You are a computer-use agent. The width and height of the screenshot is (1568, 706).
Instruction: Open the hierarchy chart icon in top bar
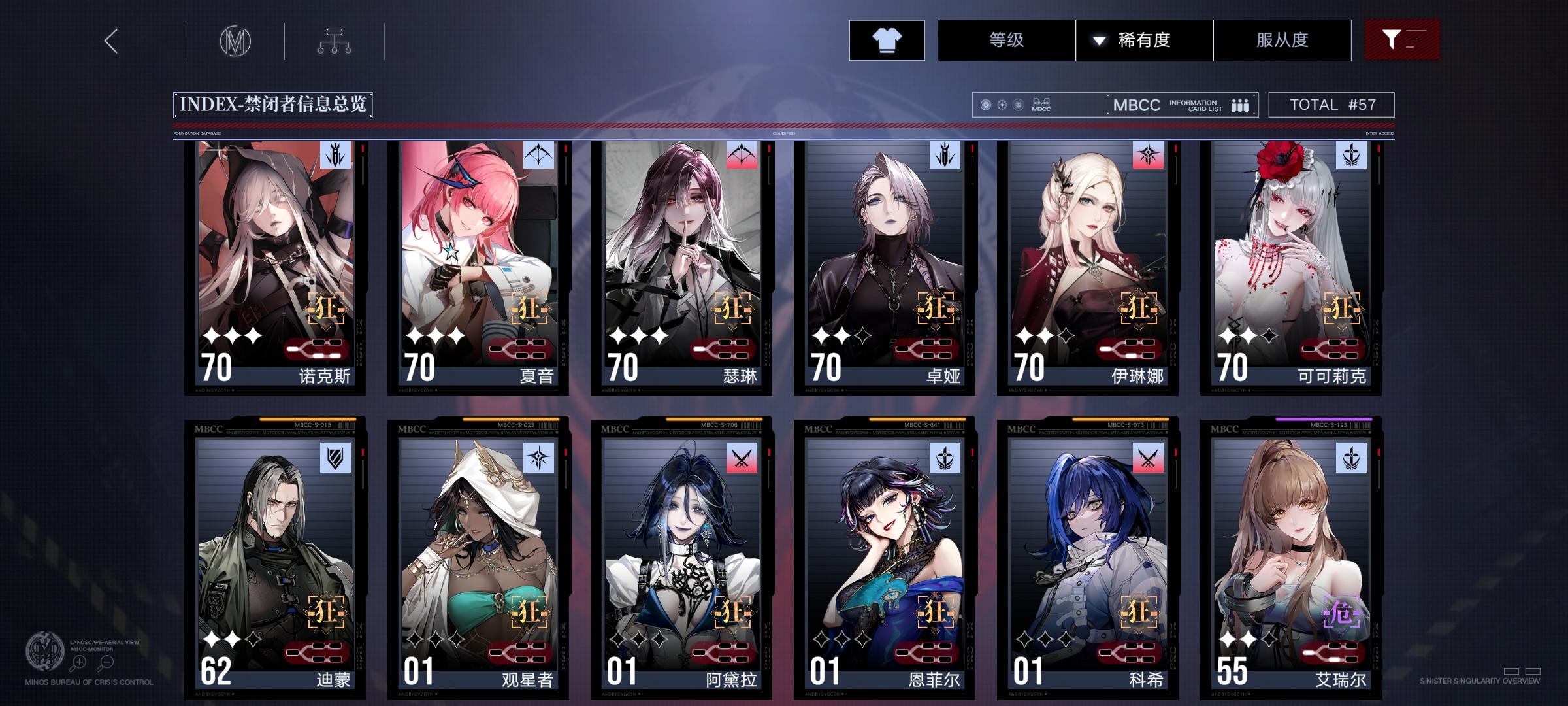point(336,41)
